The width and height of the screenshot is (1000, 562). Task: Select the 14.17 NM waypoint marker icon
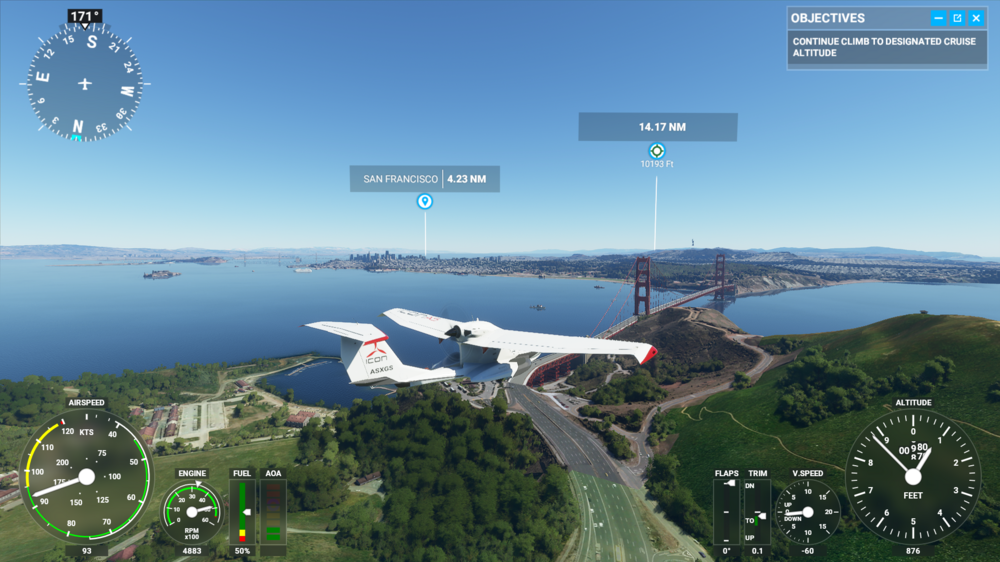[x=657, y=151]
